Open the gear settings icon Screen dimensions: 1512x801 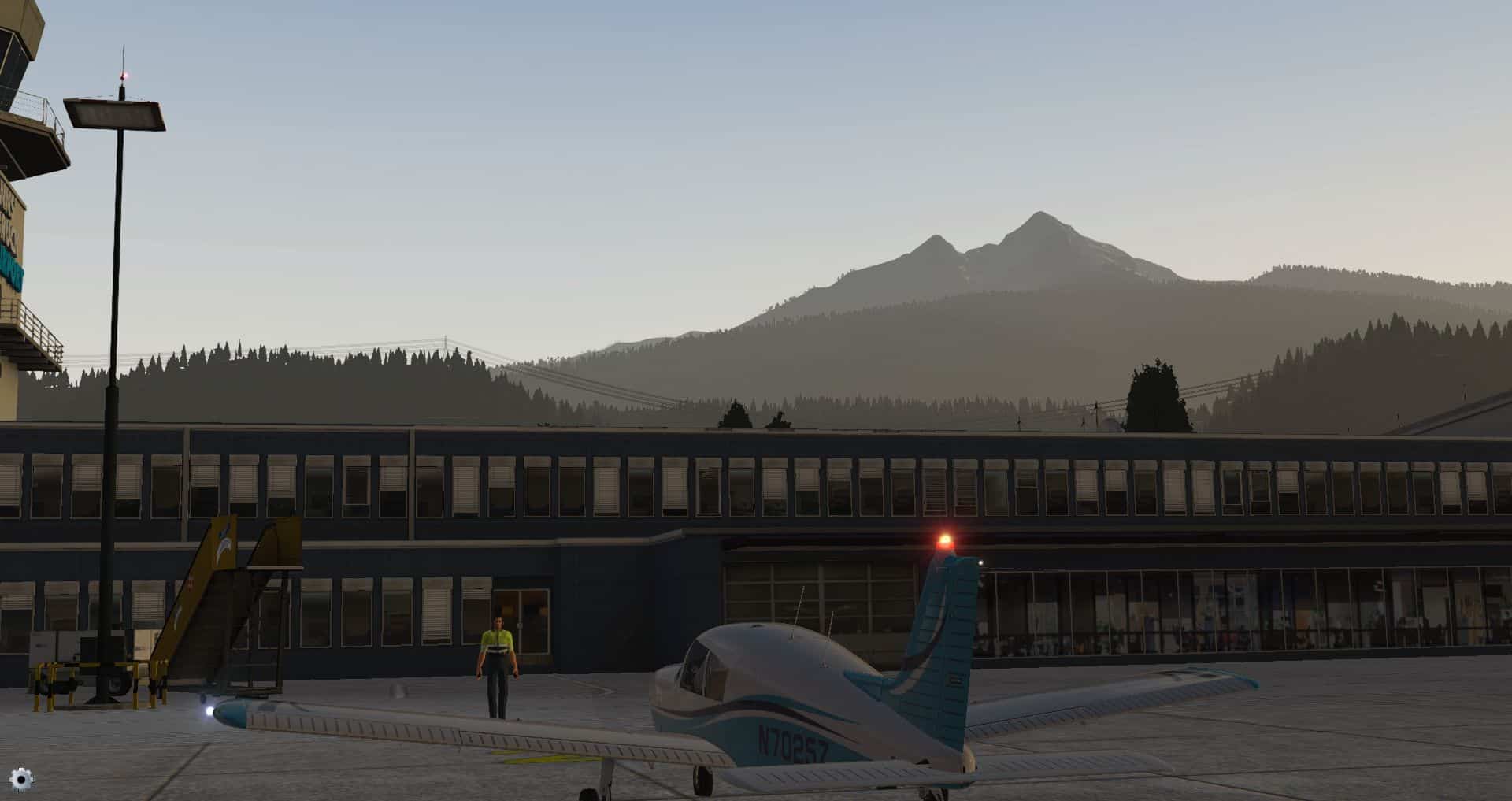pyautogui.click(x=21, y=779)
